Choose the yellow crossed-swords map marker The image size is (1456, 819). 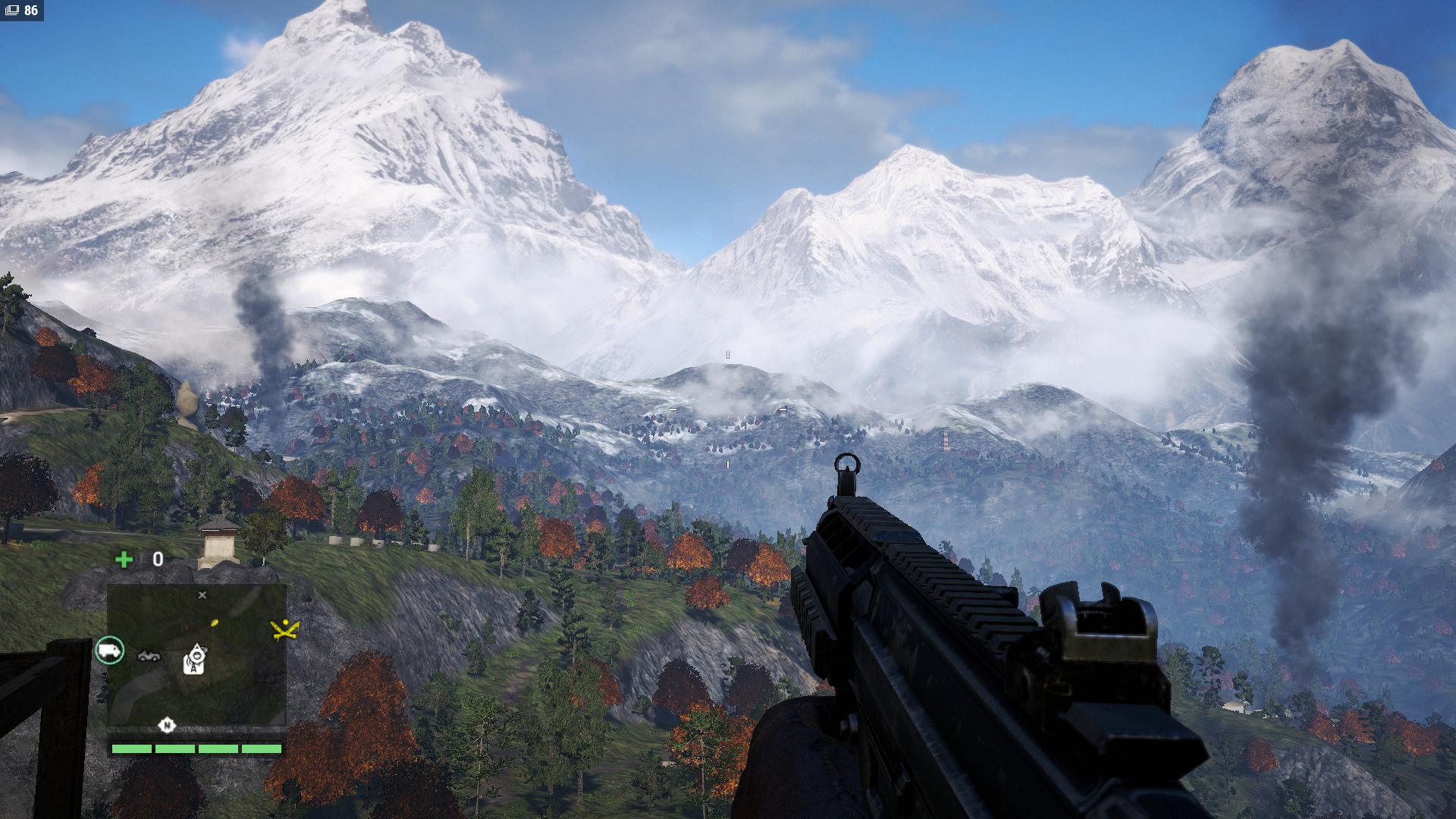[285, 628]
